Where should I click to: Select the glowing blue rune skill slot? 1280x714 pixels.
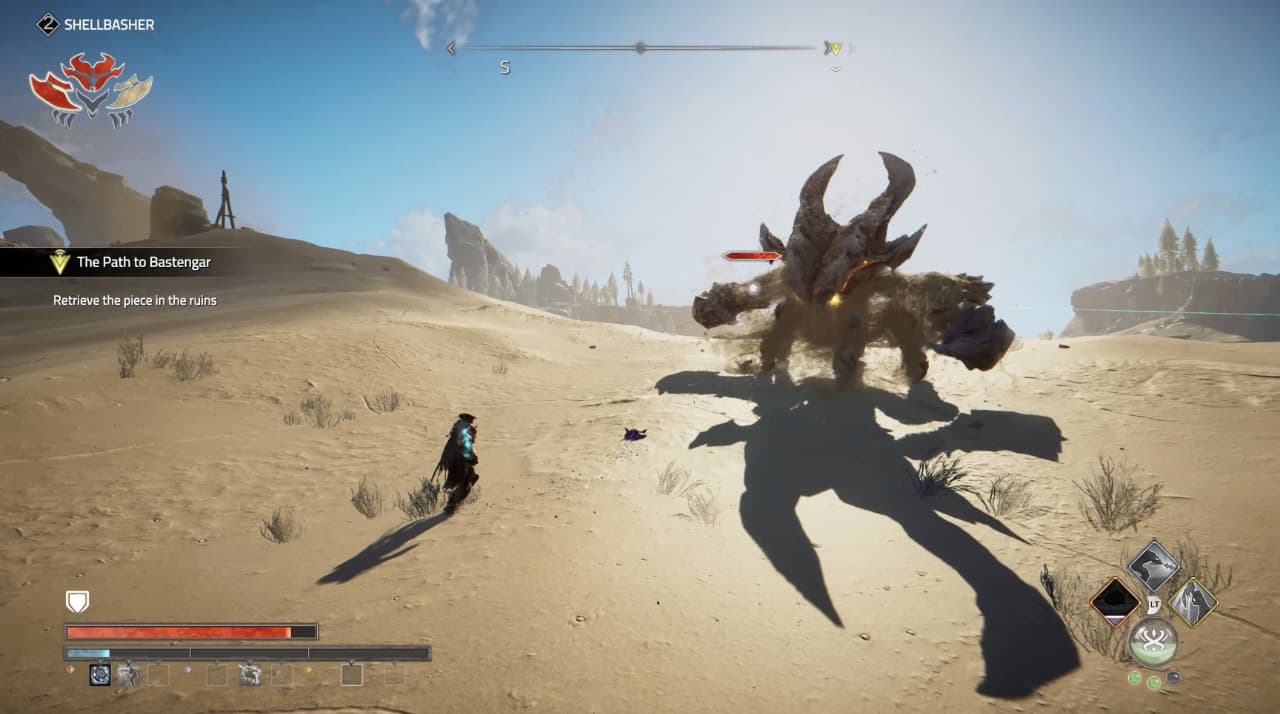[100, 675]
